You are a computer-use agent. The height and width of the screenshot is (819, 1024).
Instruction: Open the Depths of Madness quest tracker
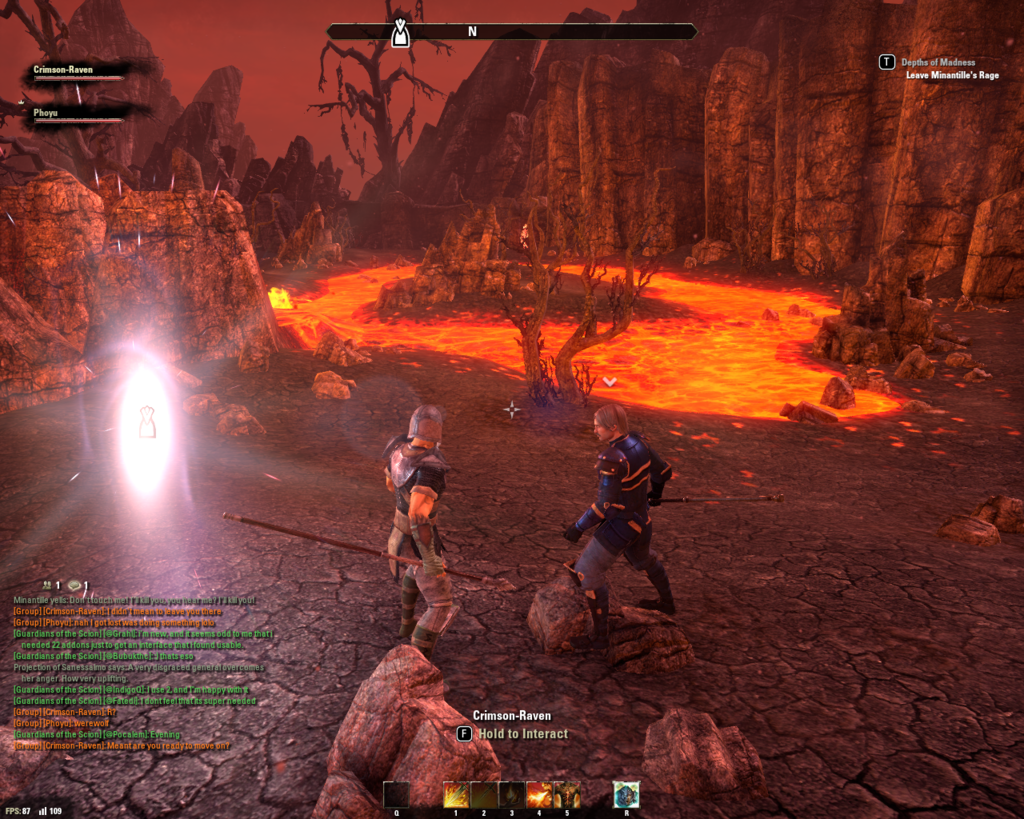pyautogui.click(x=937, y=62)
